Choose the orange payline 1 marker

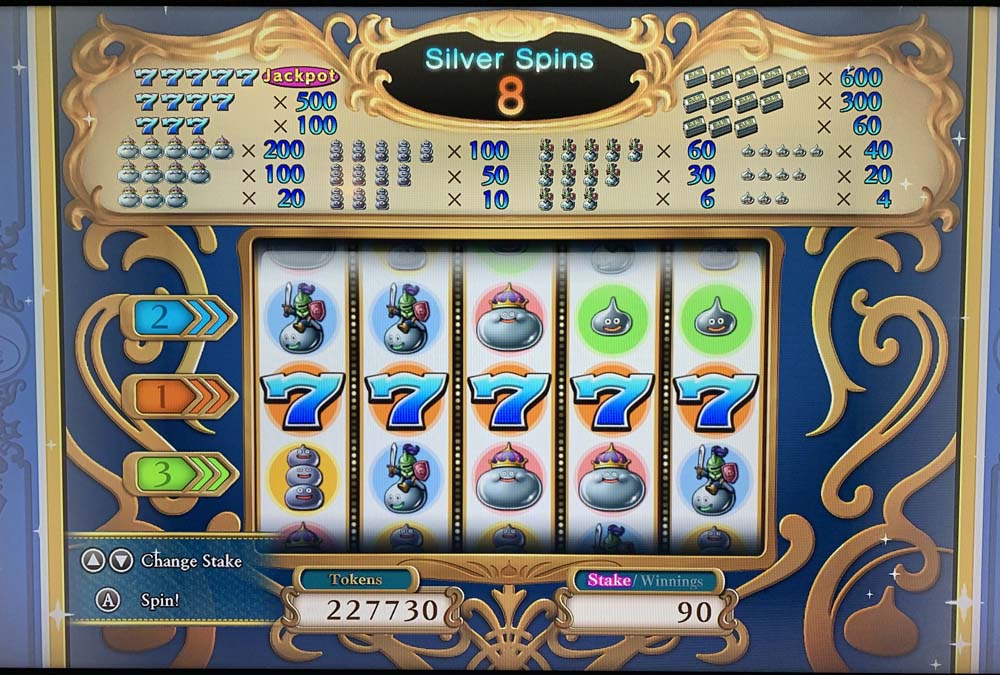pyautogui.click(x=180, y=397)
